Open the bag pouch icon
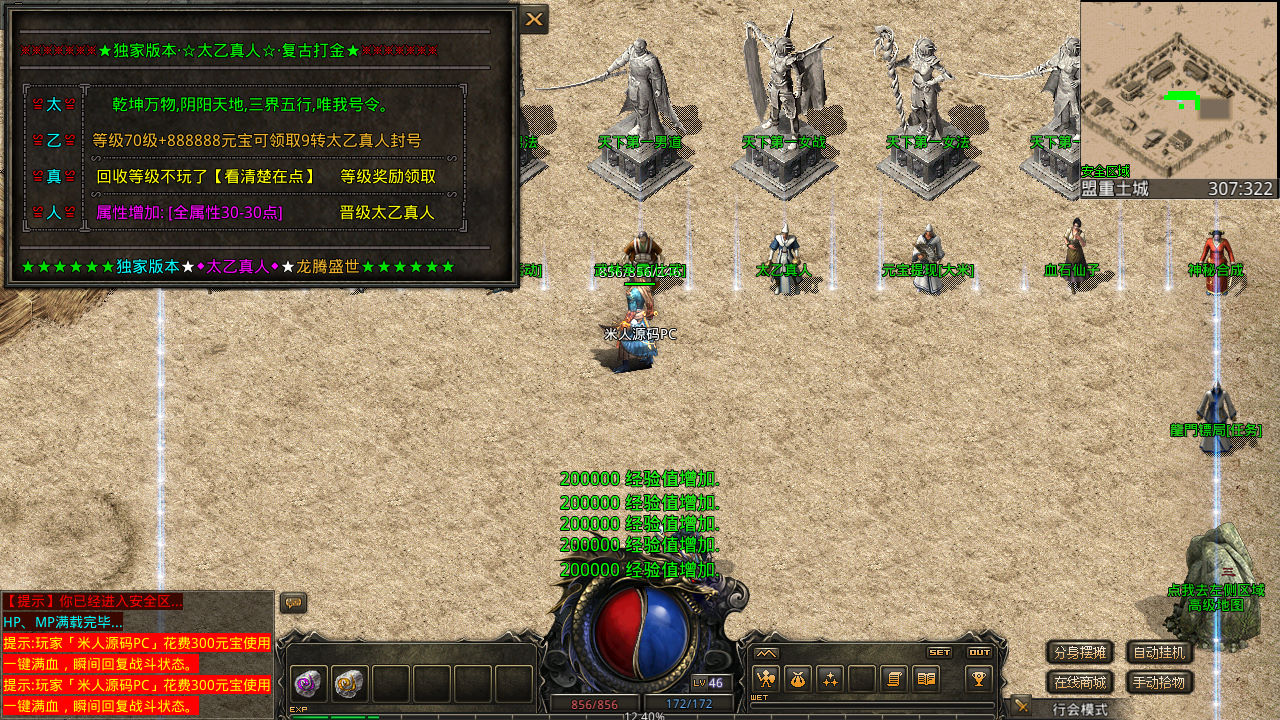 [x=797, y=679]
